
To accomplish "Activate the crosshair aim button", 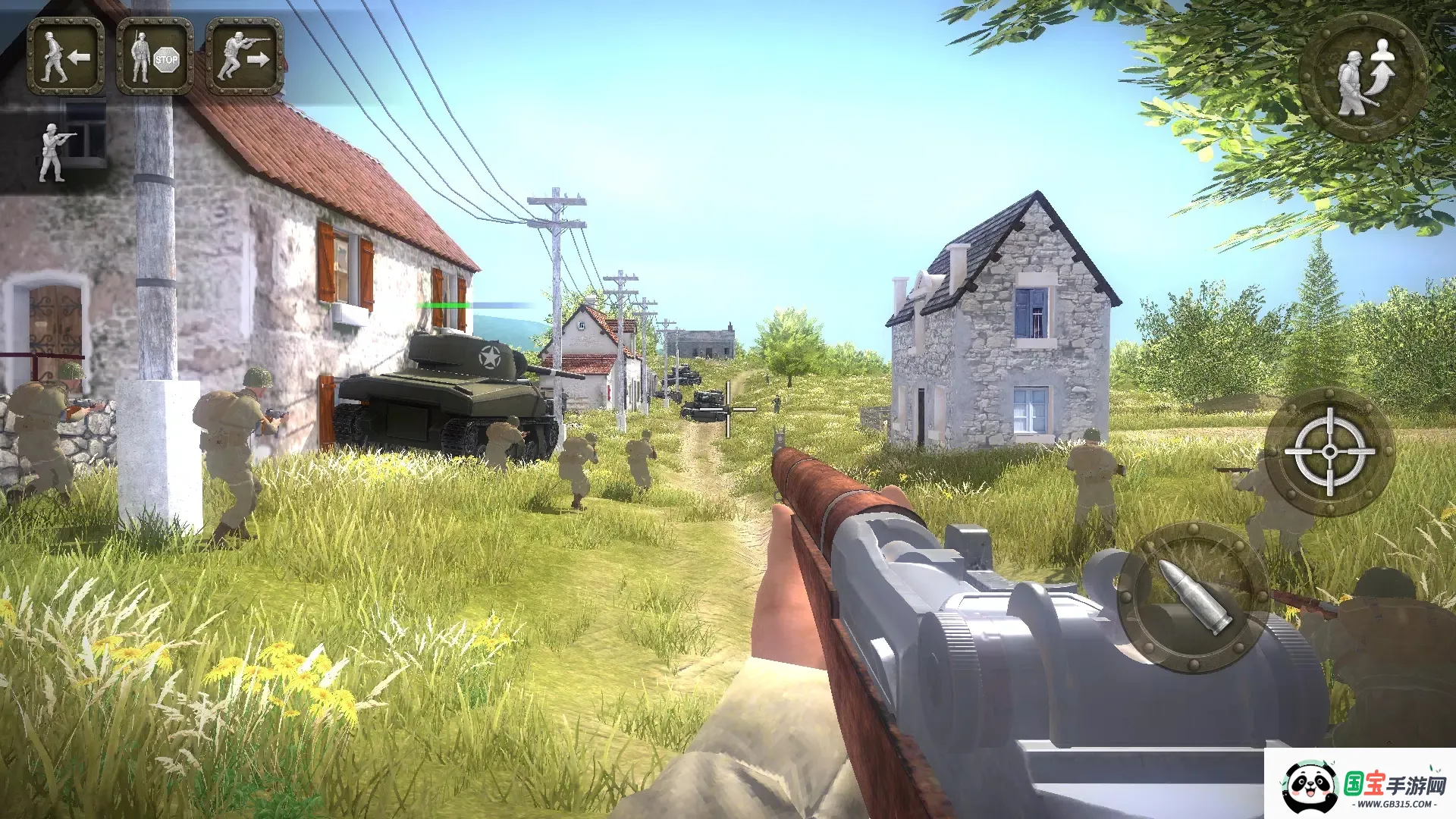I will click(x=1329, y=452).
